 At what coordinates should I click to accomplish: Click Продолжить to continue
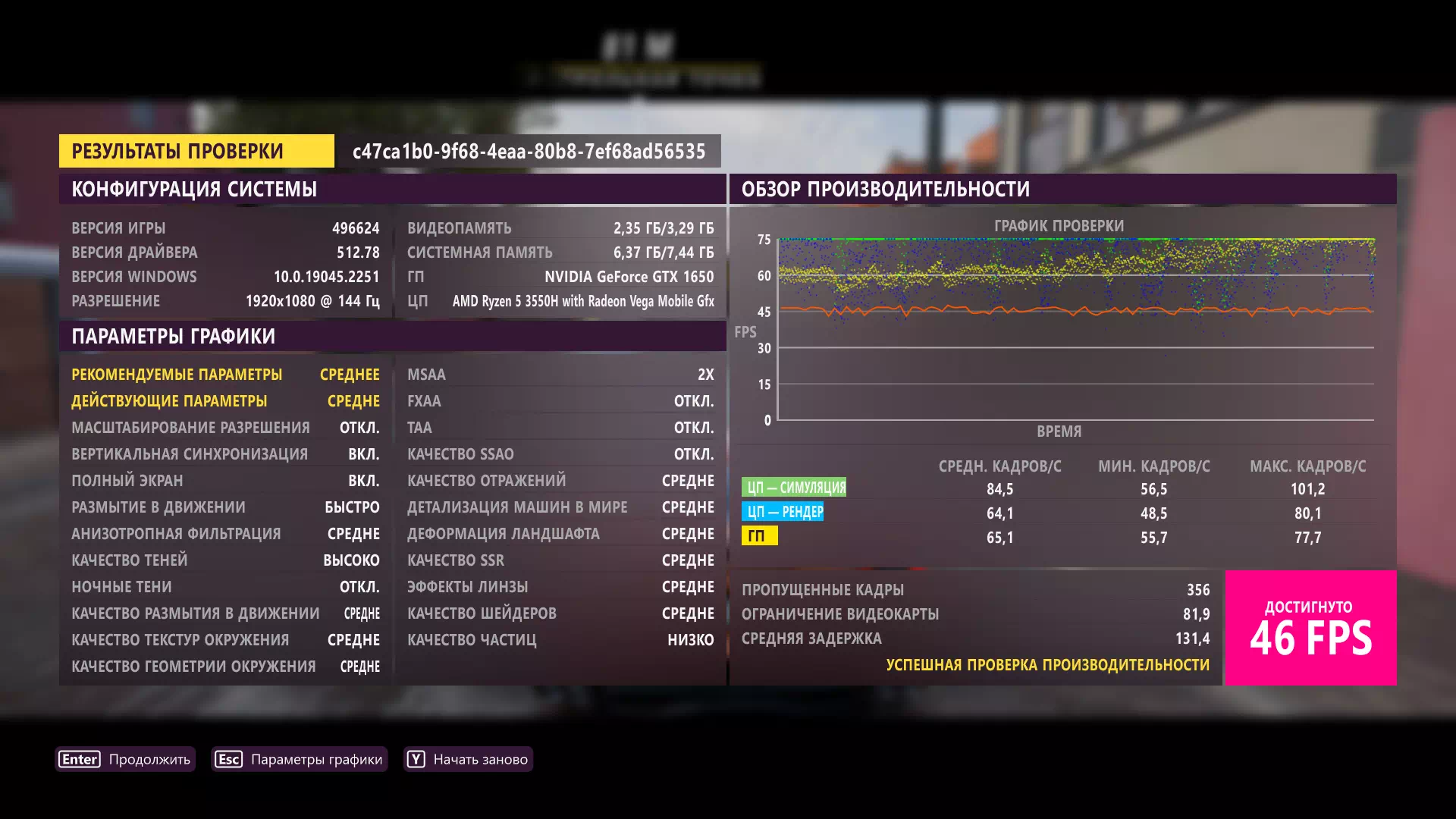(x=149, y=758)
